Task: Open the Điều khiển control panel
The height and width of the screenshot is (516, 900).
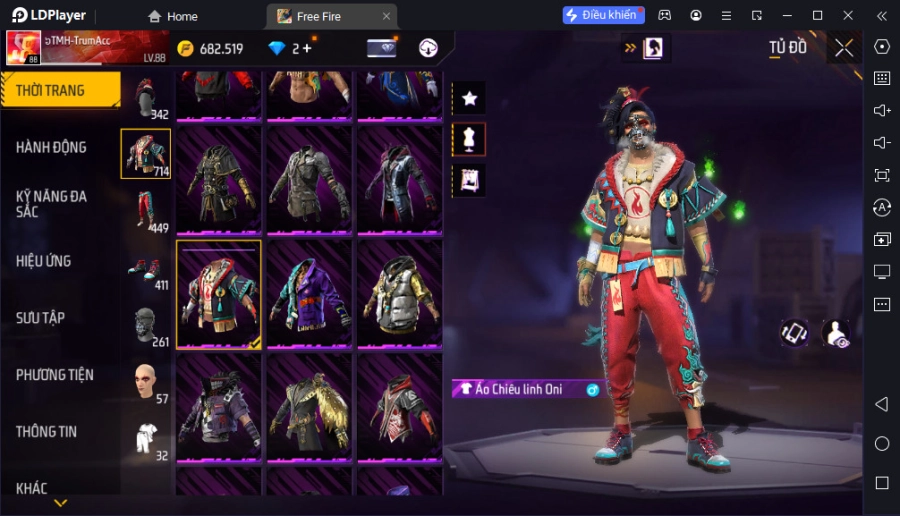Action: coord(604,15)
